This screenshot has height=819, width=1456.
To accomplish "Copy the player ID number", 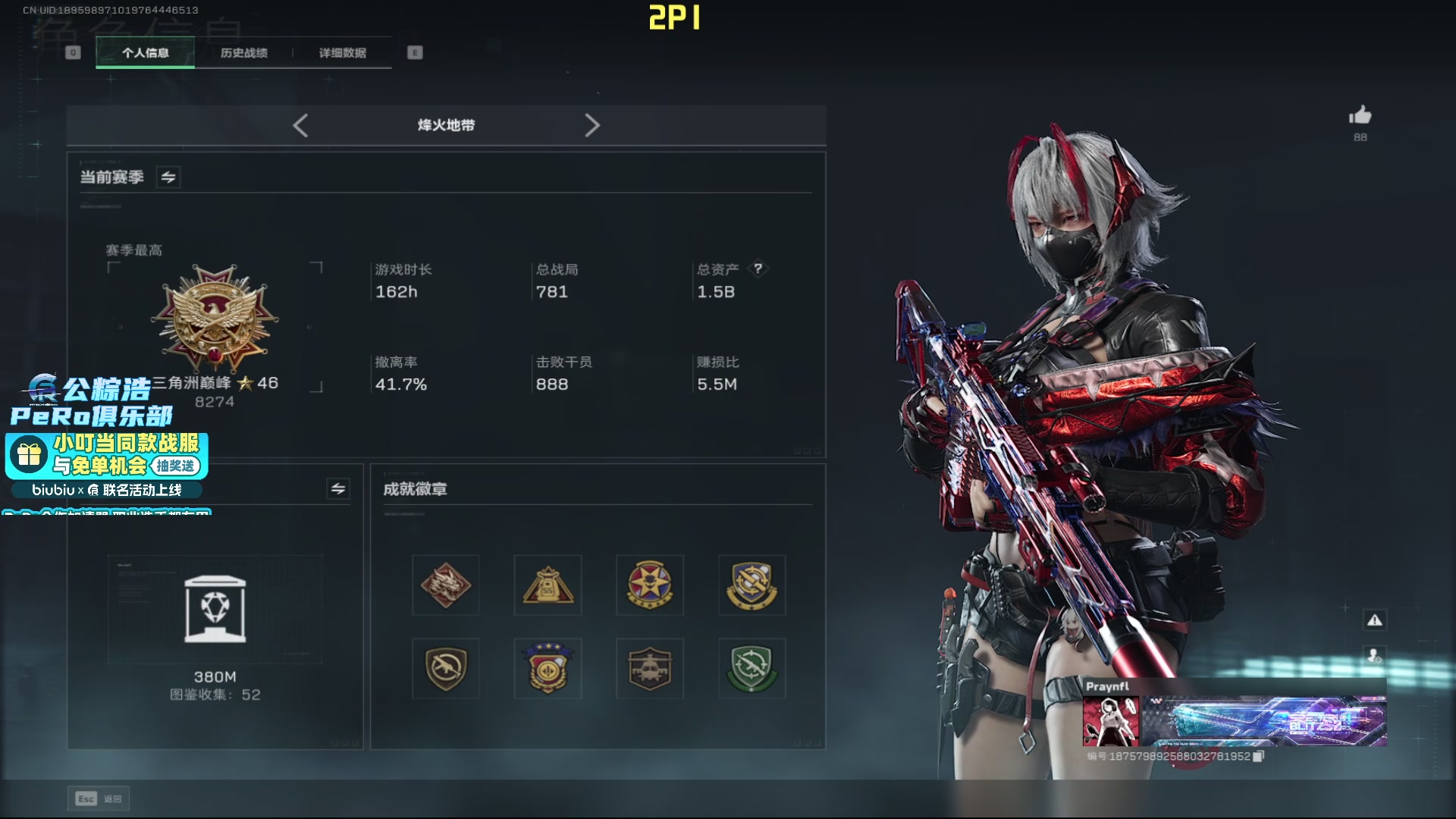I will (x=1258, y=757).
